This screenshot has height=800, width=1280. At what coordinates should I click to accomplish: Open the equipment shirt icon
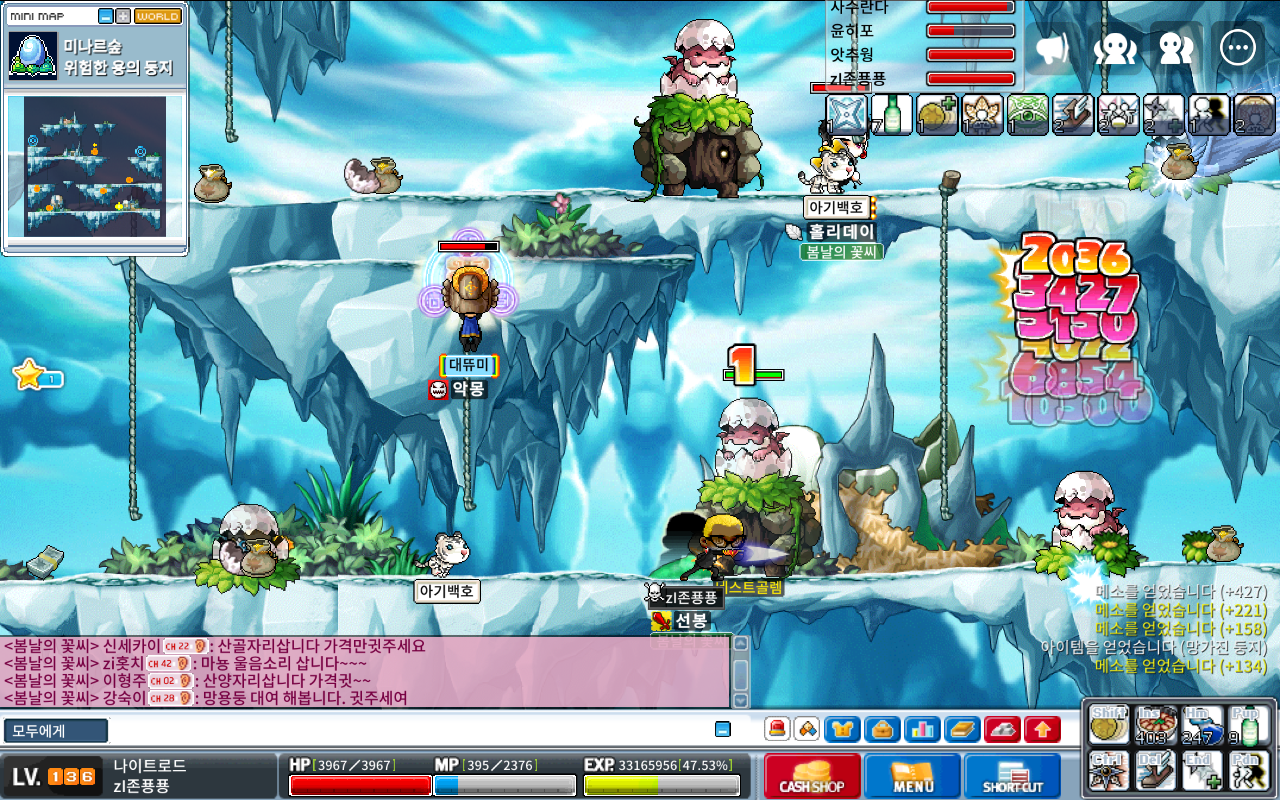point(843,730)
